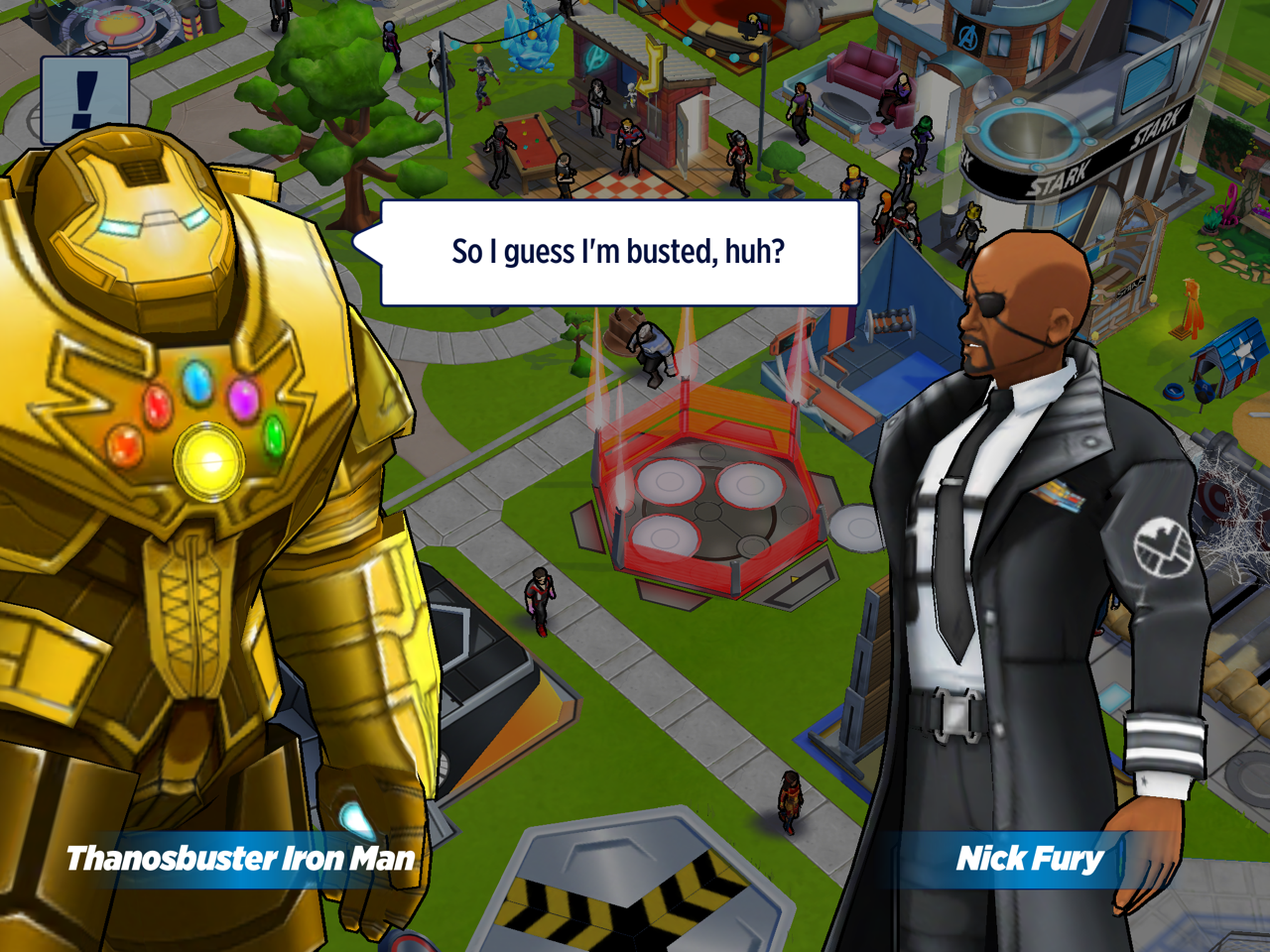Image resolution: width=1270 pixels, height=952 pixels.
Task: Open the exclamation mark quest icon
Action: pos(85,99)
